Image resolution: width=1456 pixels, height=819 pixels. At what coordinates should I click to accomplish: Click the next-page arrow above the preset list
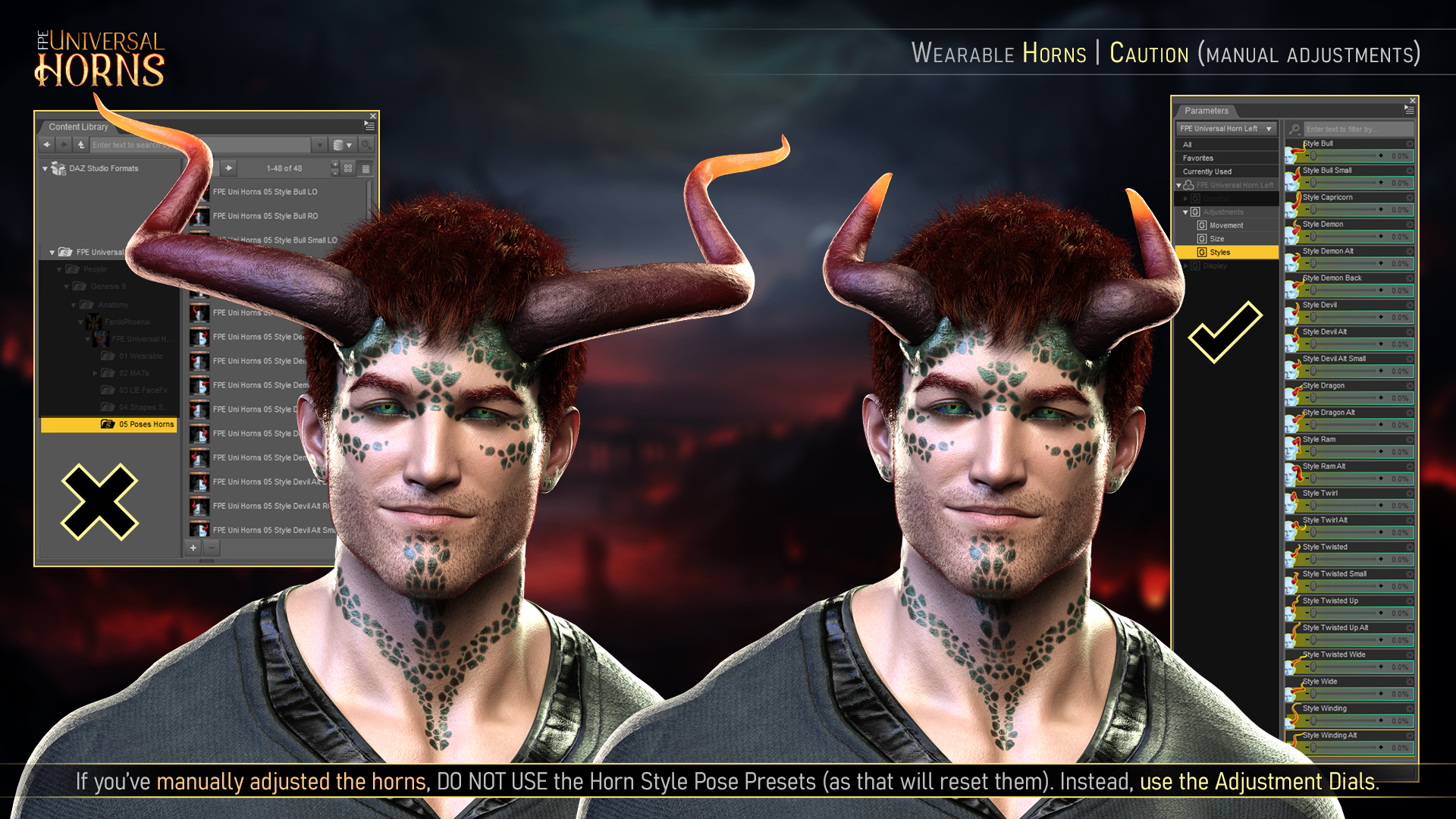point(229,168)
